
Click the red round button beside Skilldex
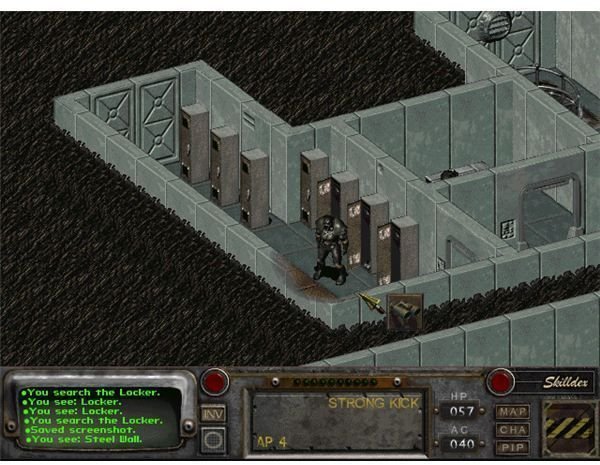coord(500,381)
